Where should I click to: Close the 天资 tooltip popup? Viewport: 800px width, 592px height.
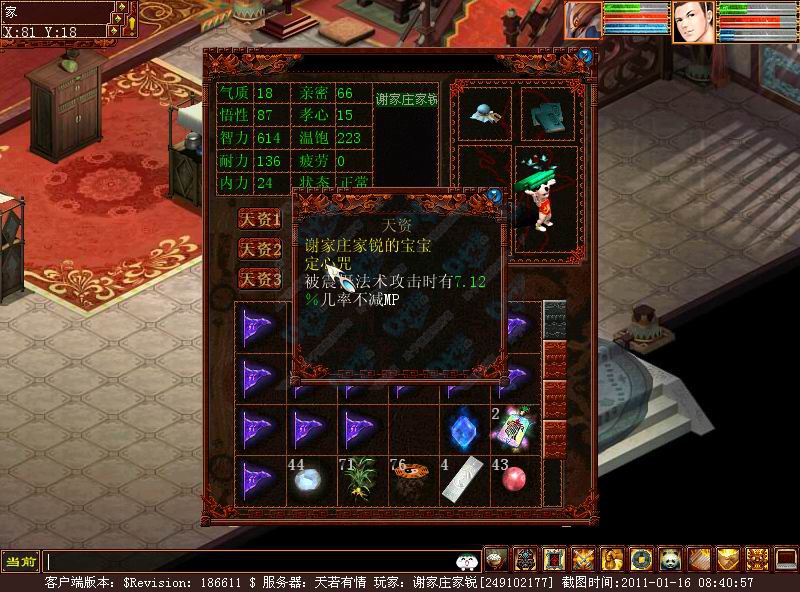[494, 194]
